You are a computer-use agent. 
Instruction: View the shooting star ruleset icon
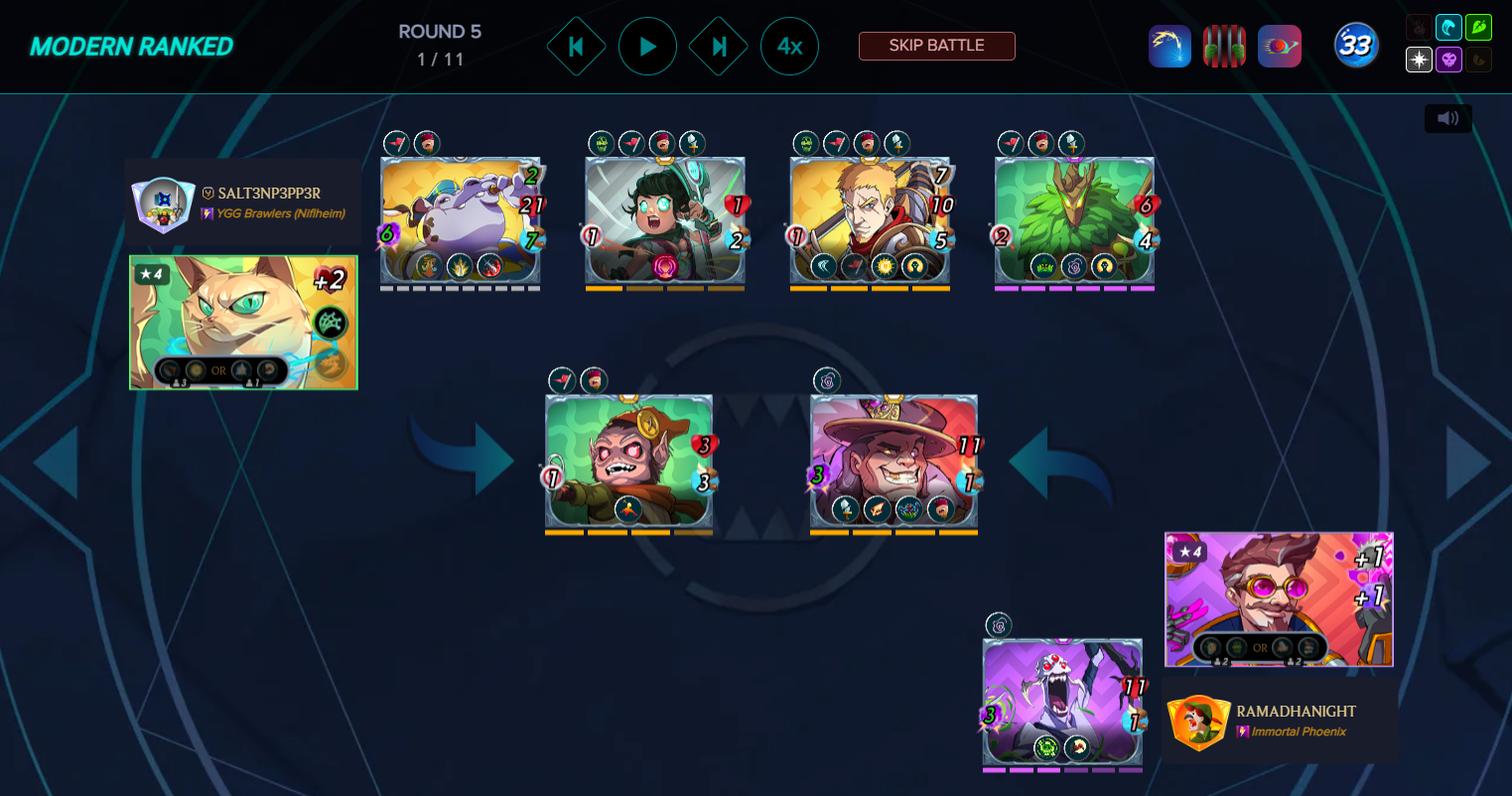pyautogui.click(x=1169, y=47)
